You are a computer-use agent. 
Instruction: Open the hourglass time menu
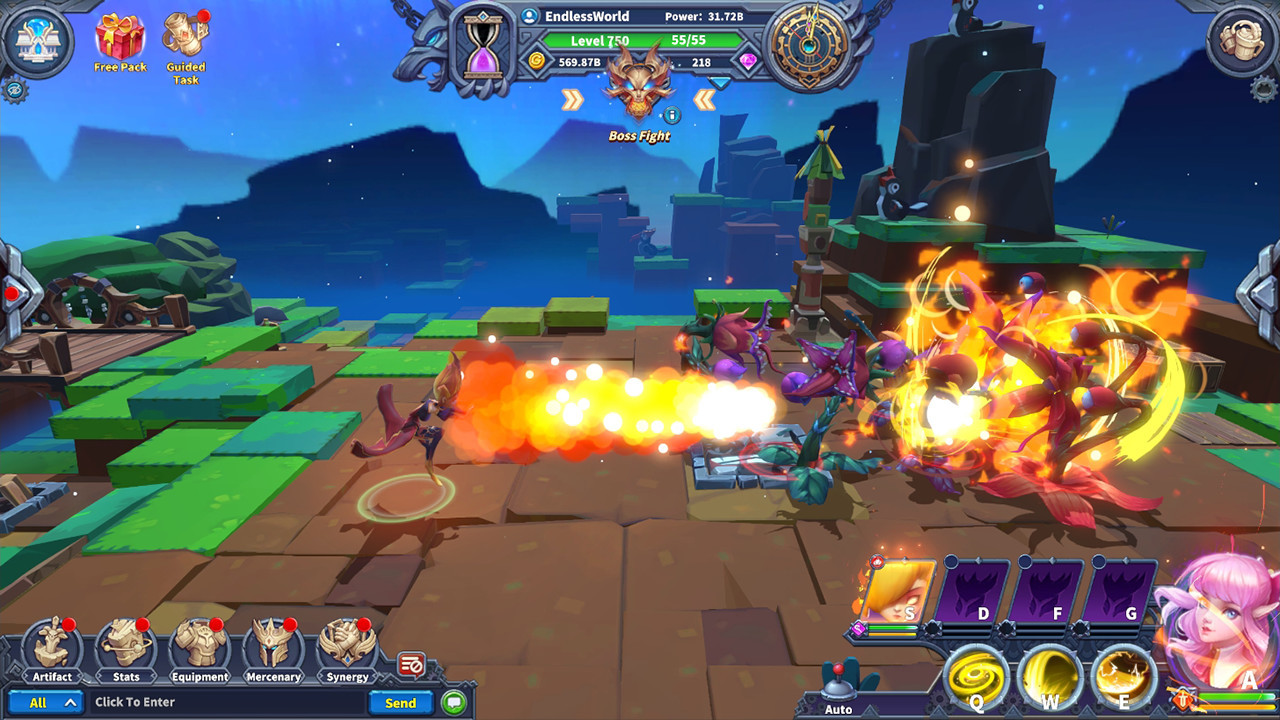[484, 48]
